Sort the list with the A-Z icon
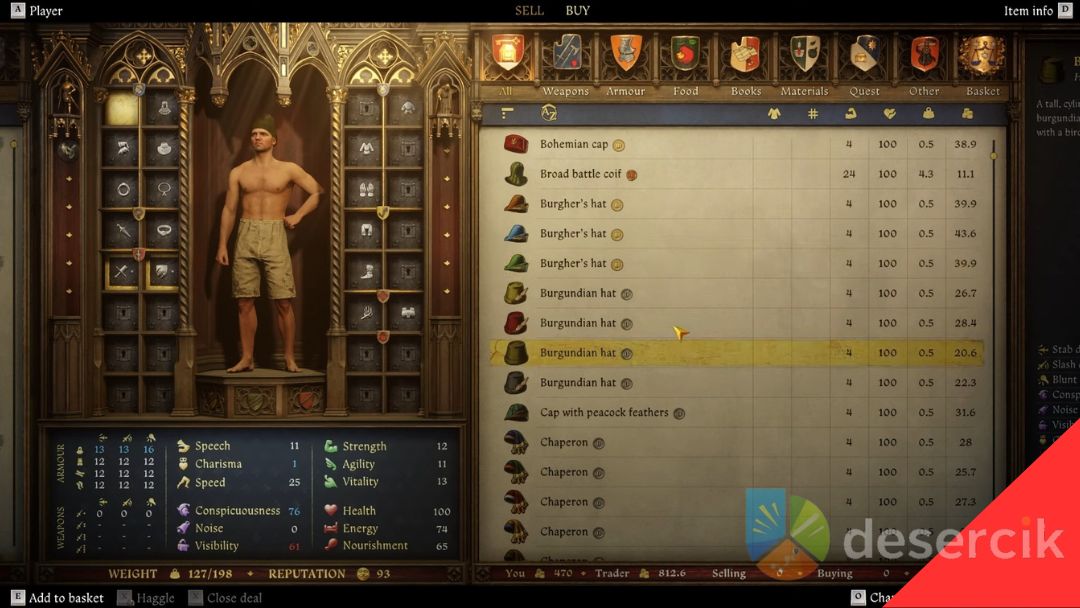 [x=549, y=114]
